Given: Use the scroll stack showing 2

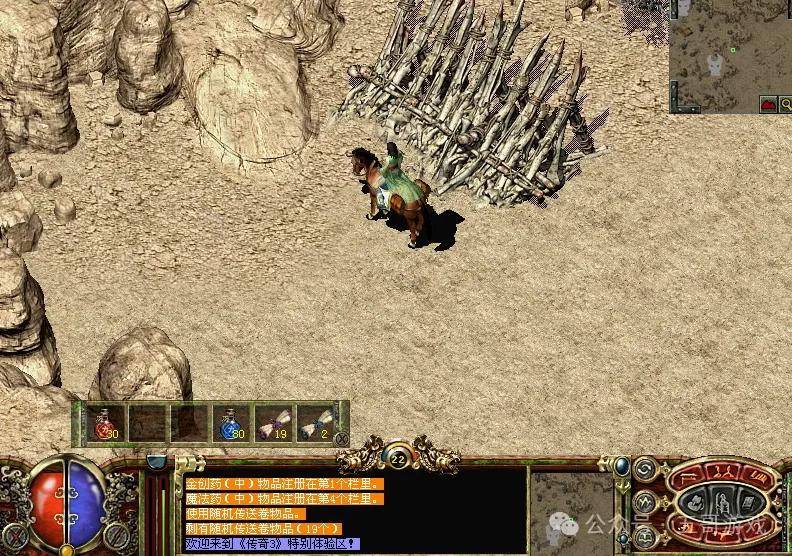Looking at the screenshot, I should tap(313, 423).
